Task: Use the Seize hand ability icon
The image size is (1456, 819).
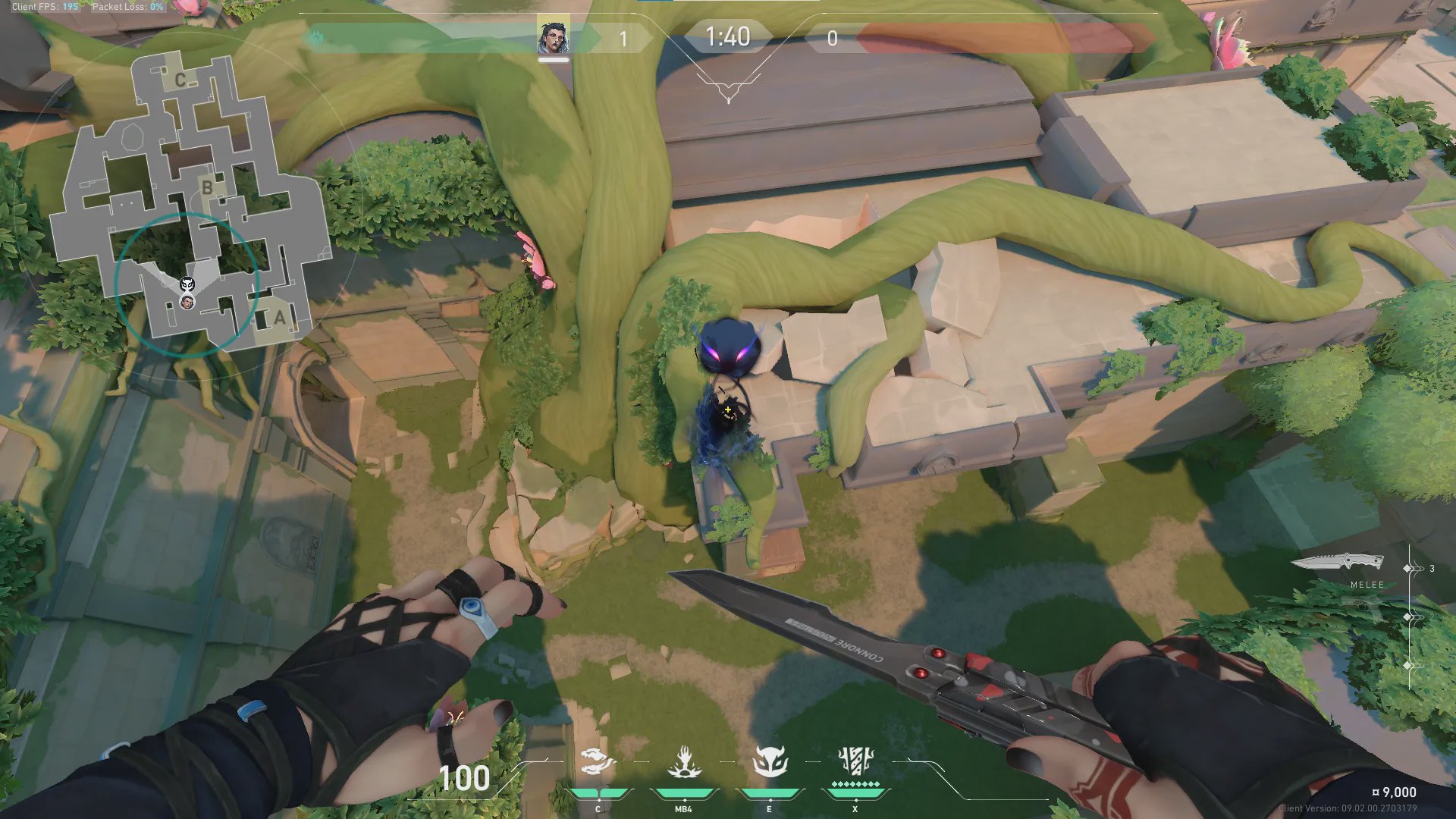Action: (x=683, y=762)
